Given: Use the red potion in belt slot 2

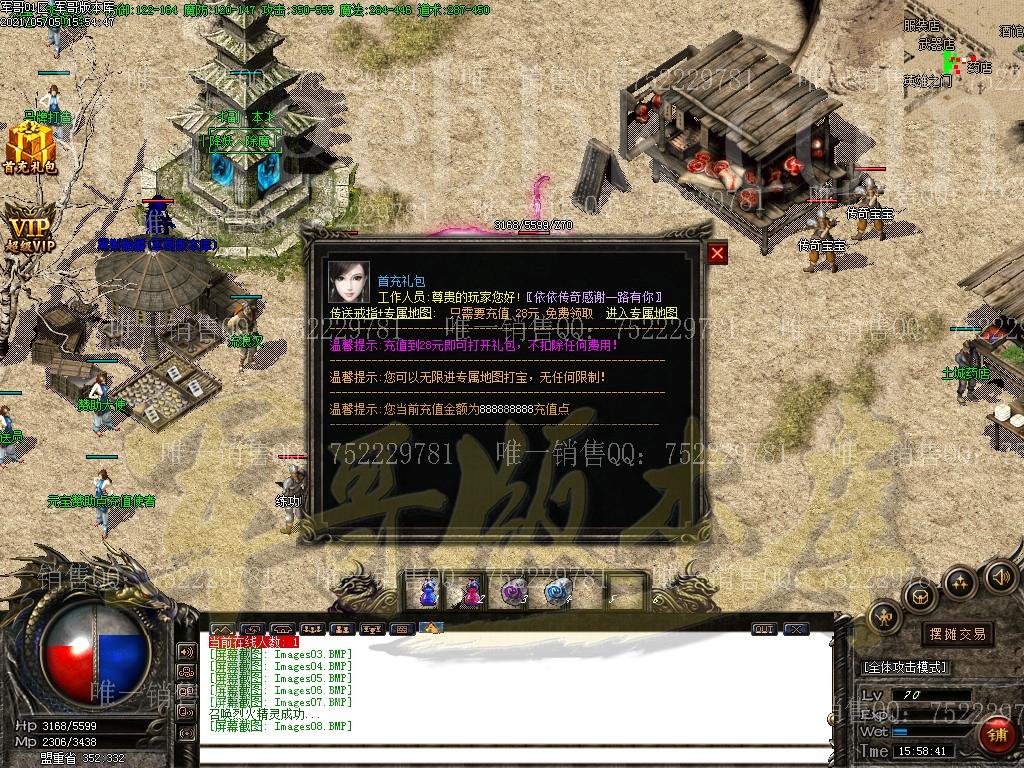Looking at the screenshot, I should coord(470,593).
